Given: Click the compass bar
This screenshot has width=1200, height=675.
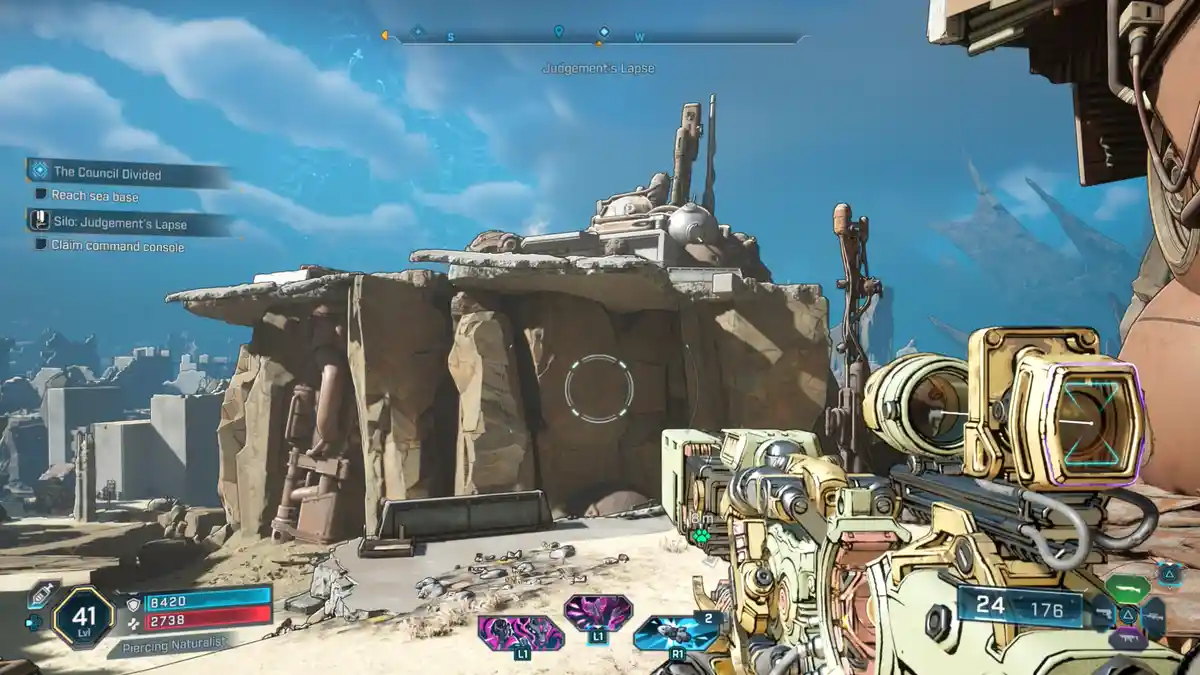Looking at the screenshot, I should [x=598, y=39].
